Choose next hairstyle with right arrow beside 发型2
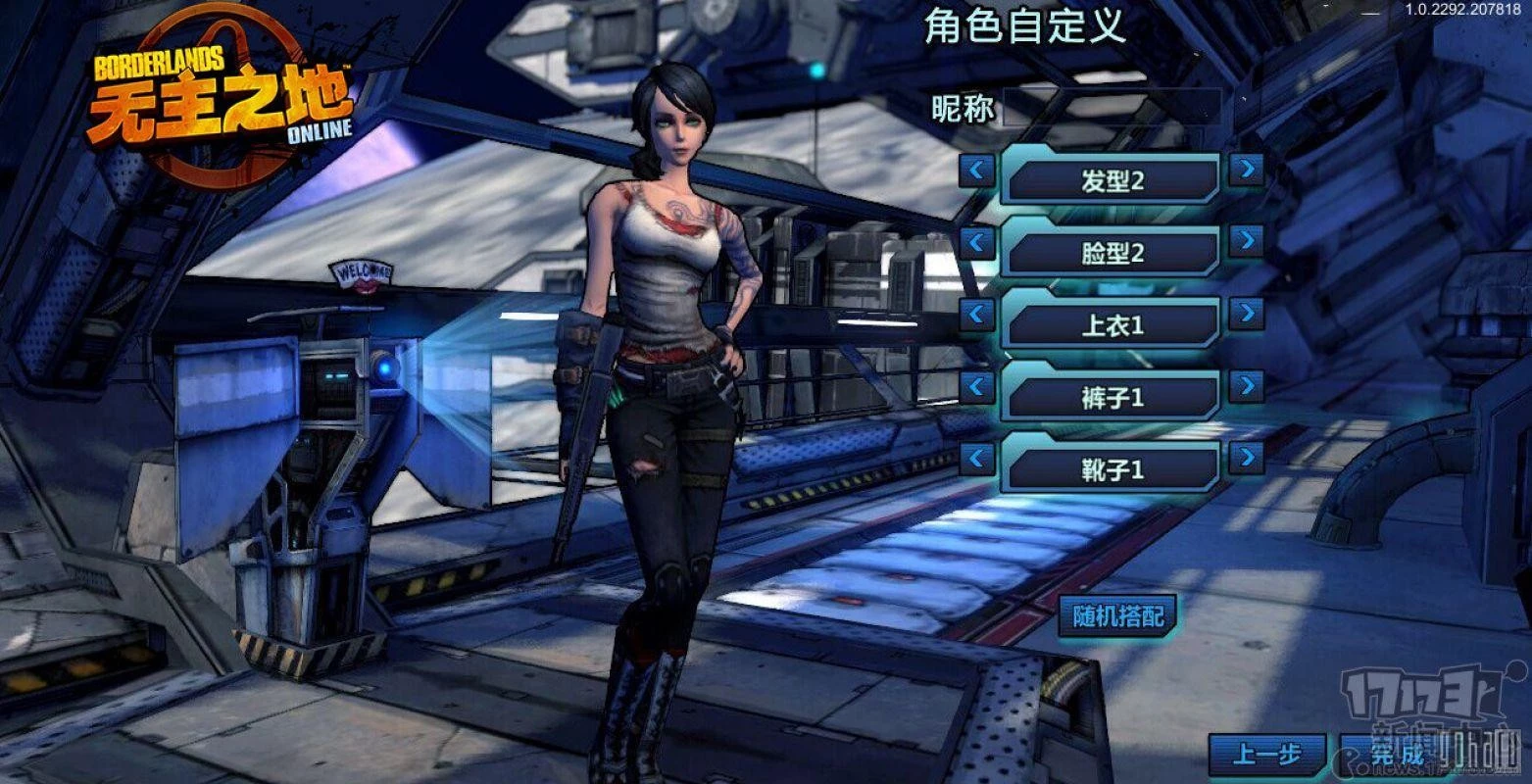Image resolution: width=1532 pixels, height=784 pixels. (x=1246, y=170)
